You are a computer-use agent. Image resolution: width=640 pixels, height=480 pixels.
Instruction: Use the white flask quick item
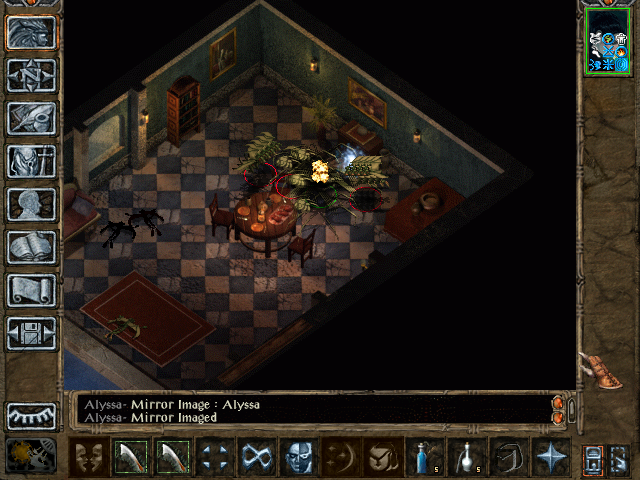click(465, 458)
